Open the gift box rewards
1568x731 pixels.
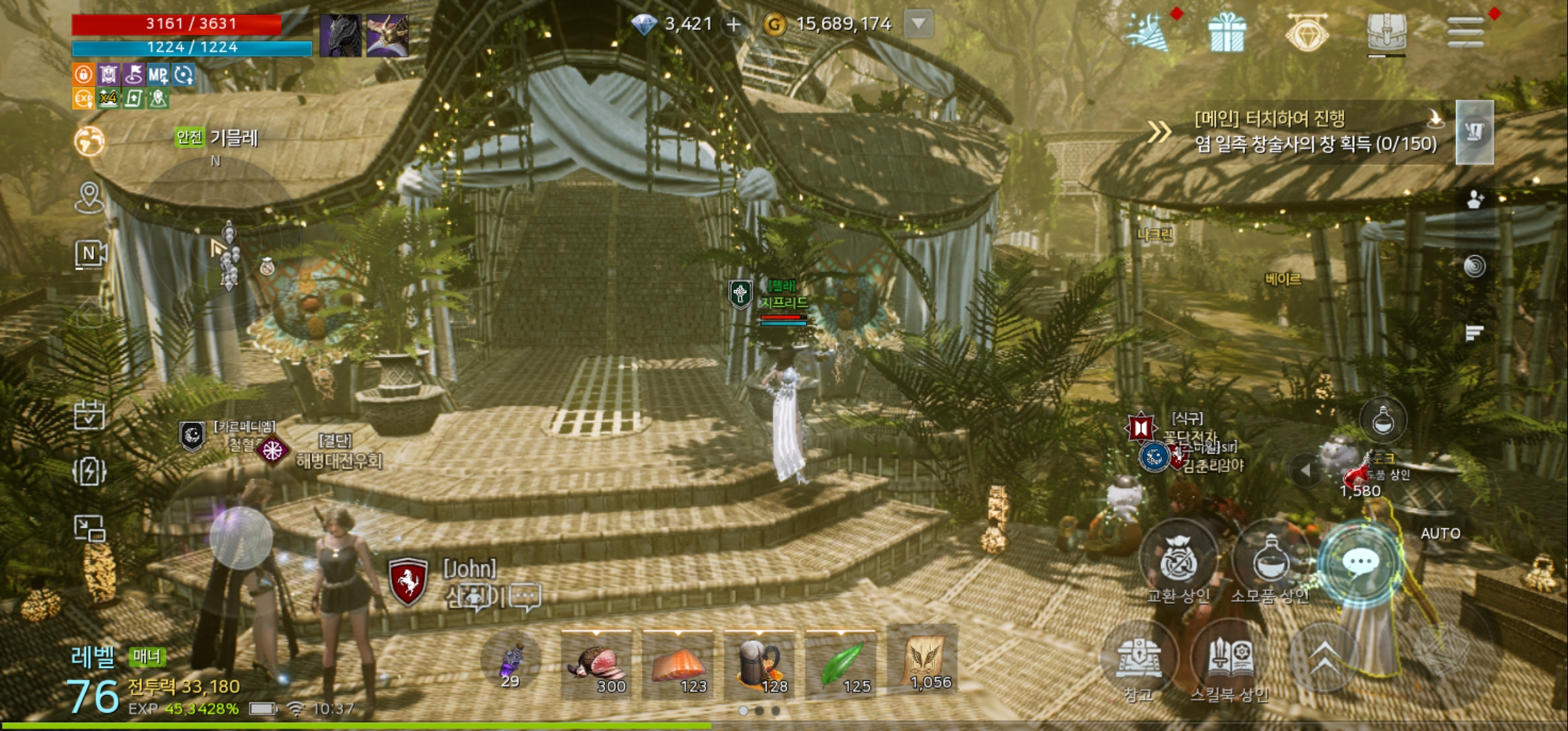click(1227, 32)
